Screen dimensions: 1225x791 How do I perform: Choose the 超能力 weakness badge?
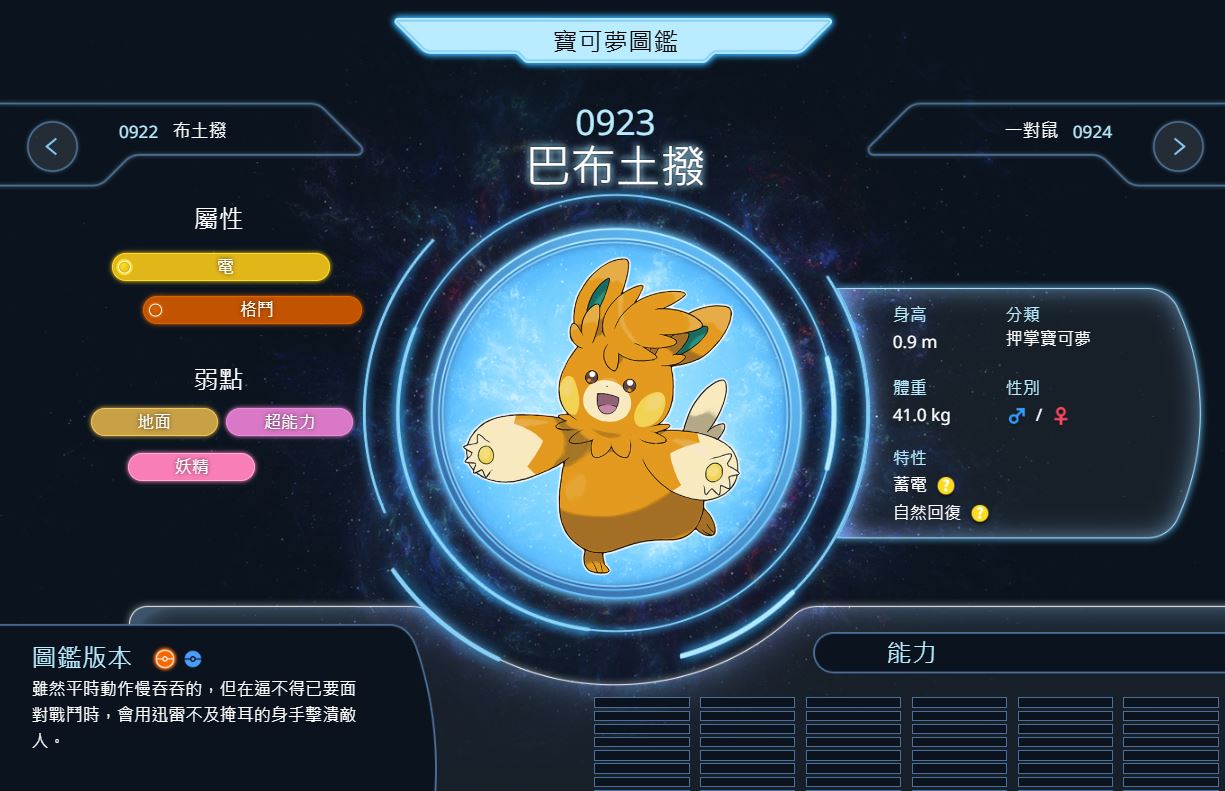289,422
